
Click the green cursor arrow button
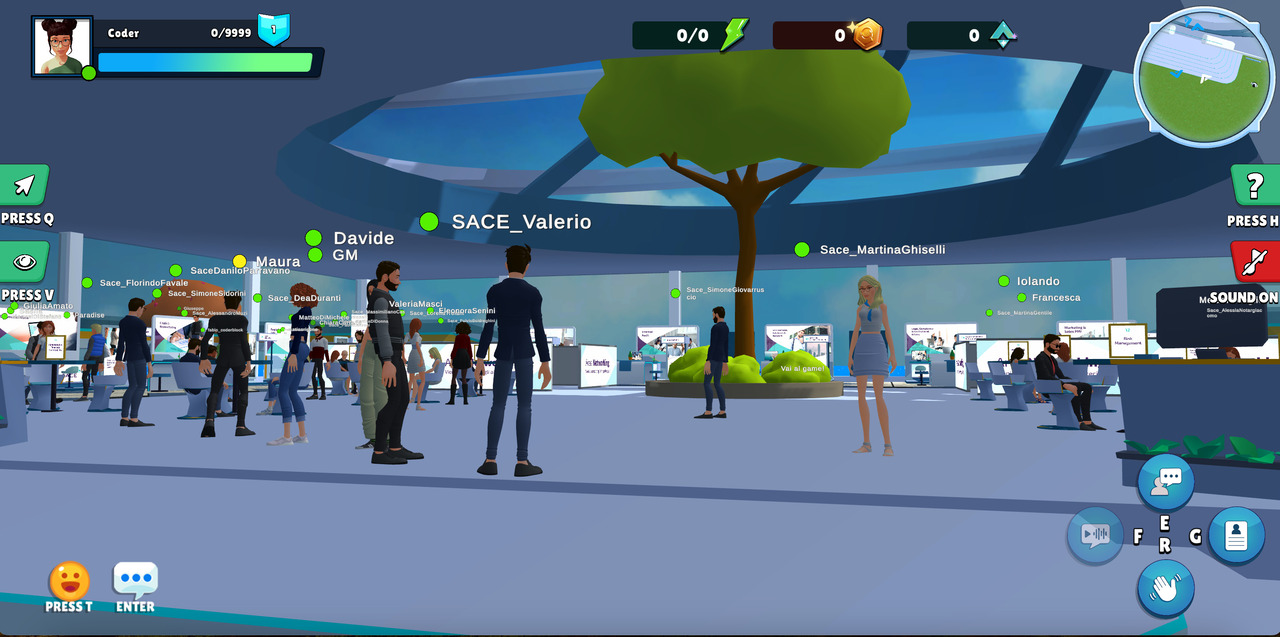pos(25,185)
